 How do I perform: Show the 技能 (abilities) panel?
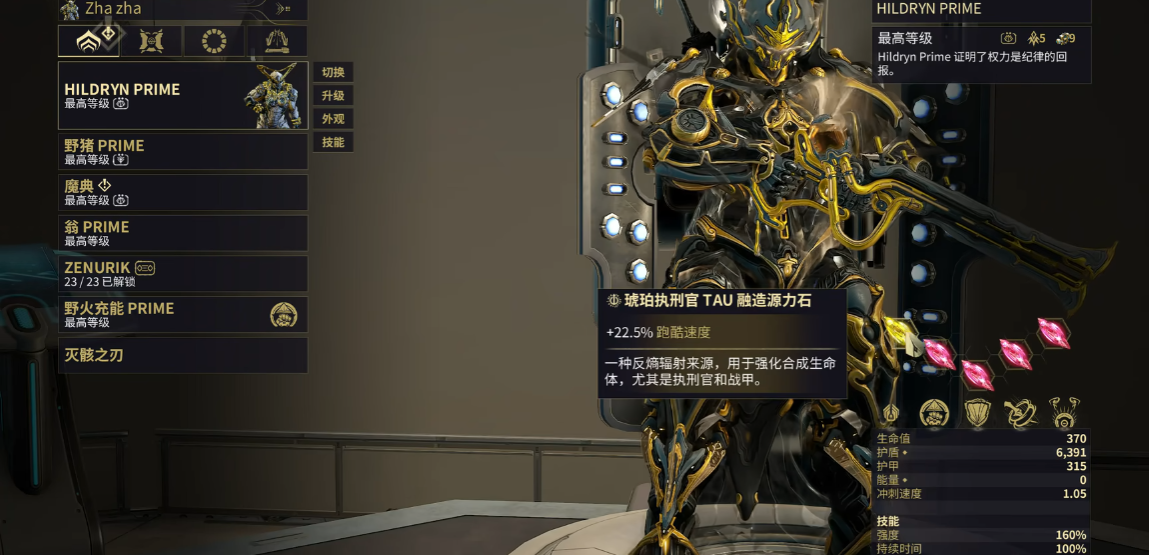click(x=333, y=142)
